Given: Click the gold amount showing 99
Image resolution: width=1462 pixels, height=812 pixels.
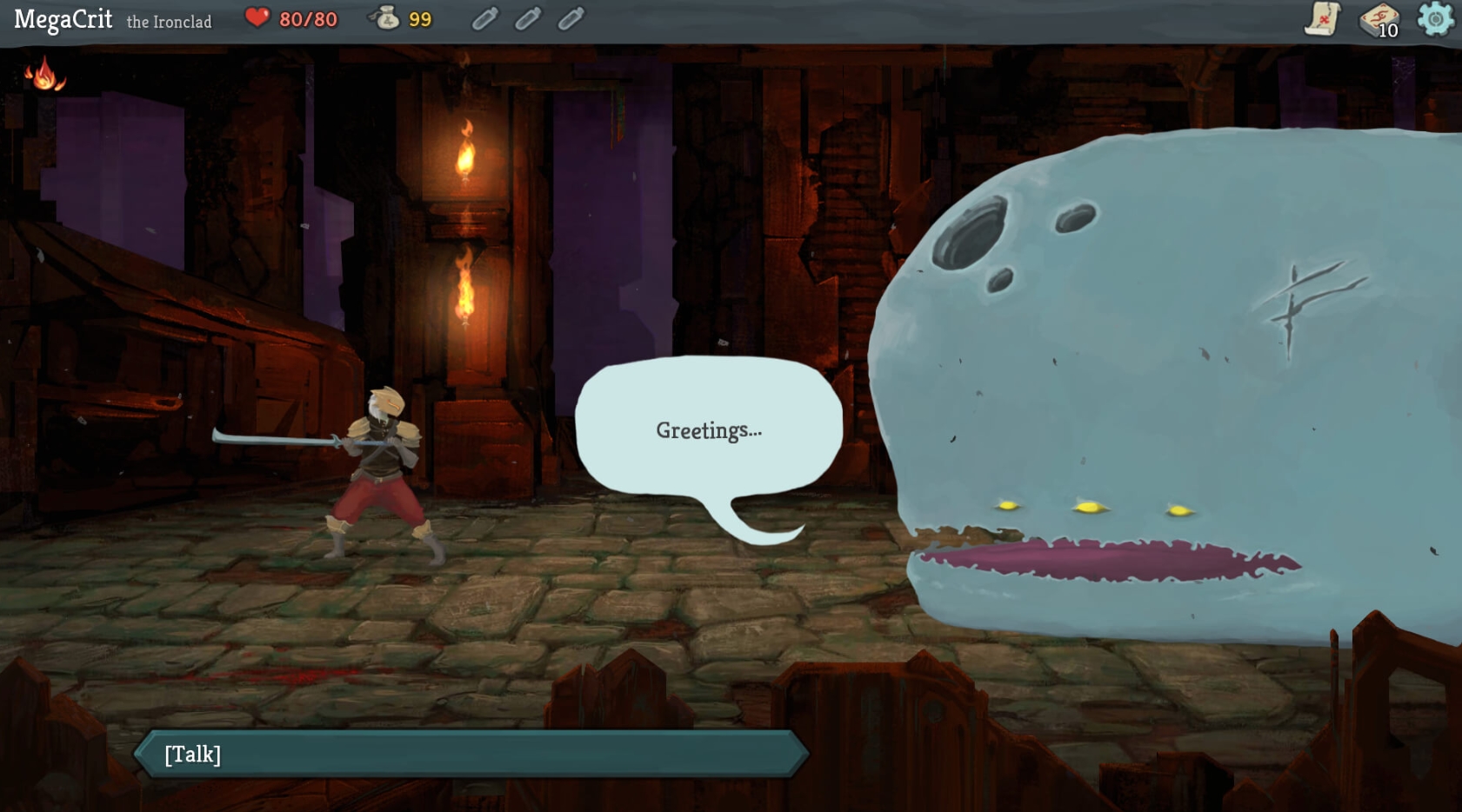Looking at the screenshot, I should [421, 17].
